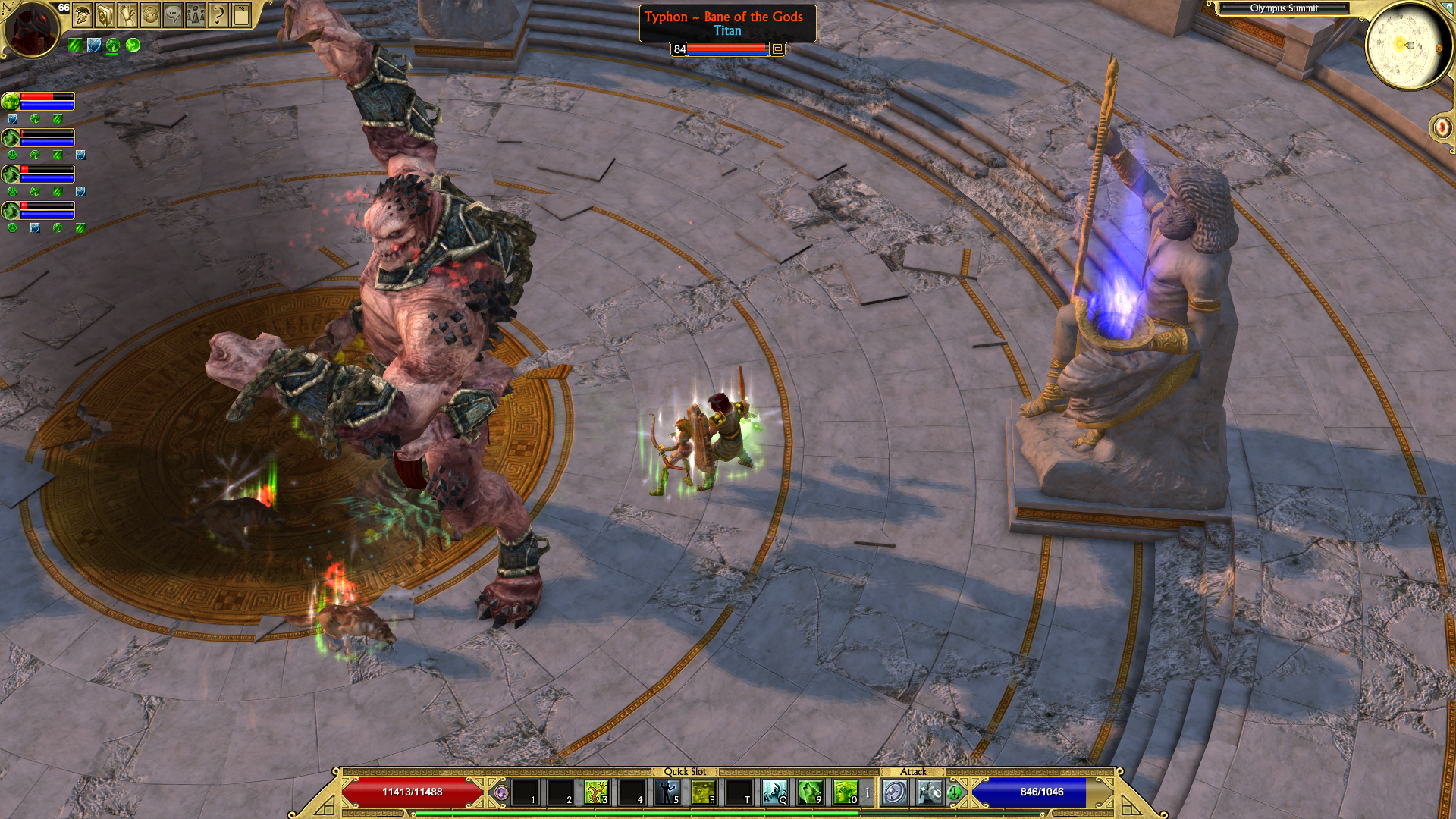1456x819 pixels.
Task: Show the world map globe
Action: [x=150, y=14]
